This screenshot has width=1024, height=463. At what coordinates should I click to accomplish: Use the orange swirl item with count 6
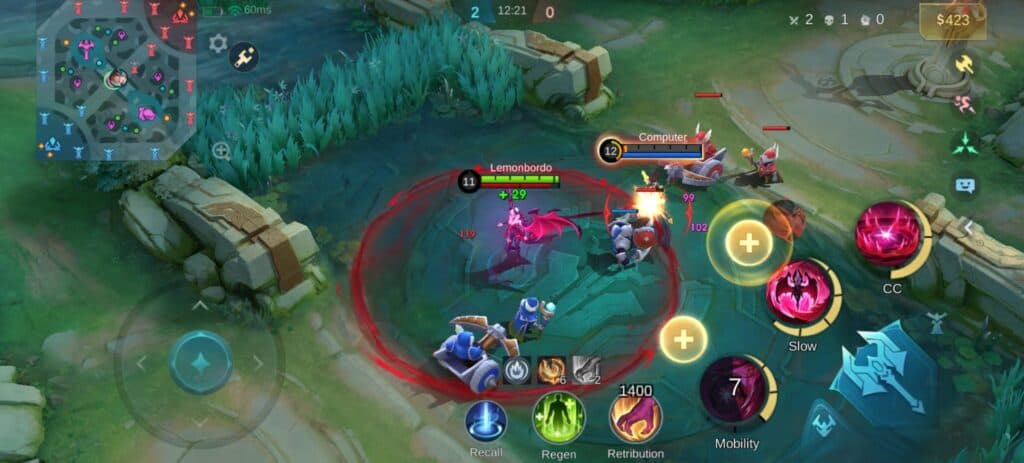(x=551, y=370)
